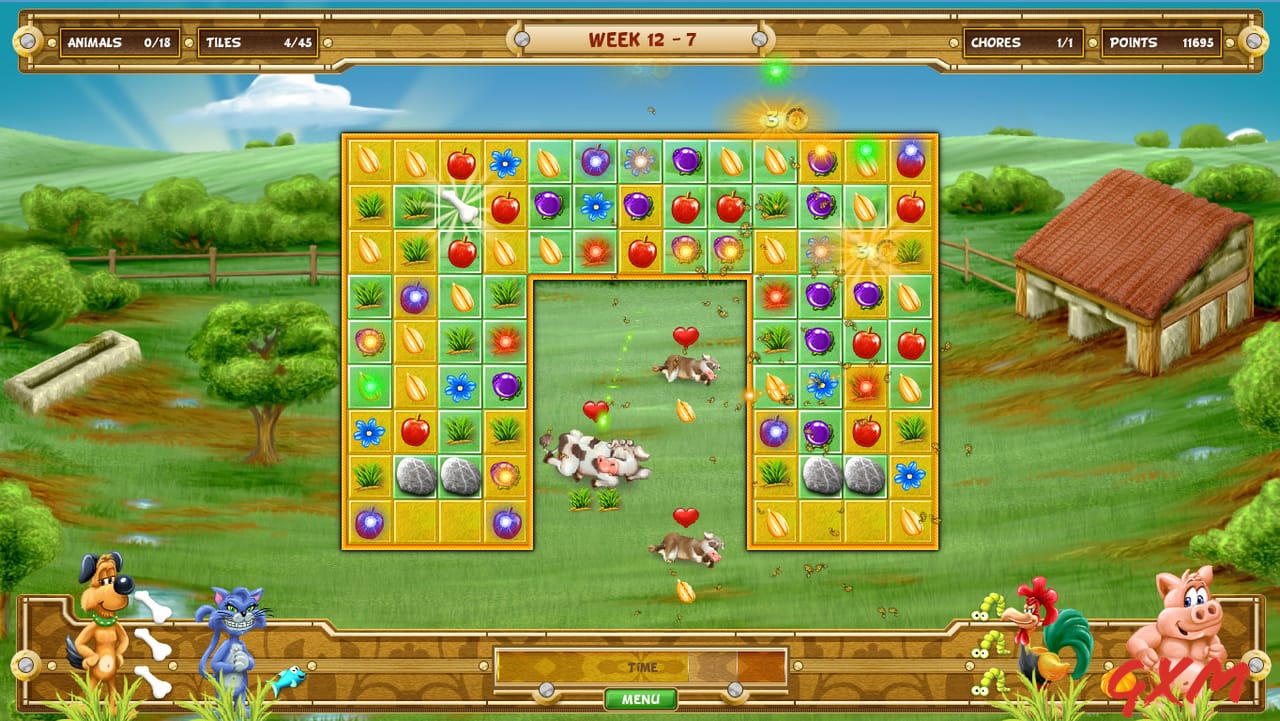Click the blue flower tile in the bottom-left board
This screenshot has height=721, width=1280.
coord(368,433)
